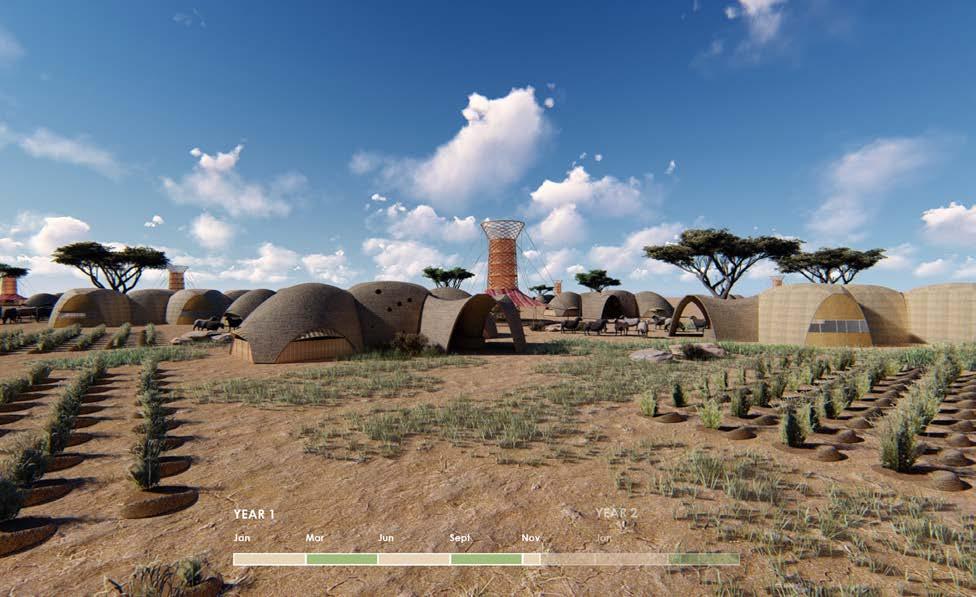
Task: Jump to the January segment of Year 1
Action: 269,559
